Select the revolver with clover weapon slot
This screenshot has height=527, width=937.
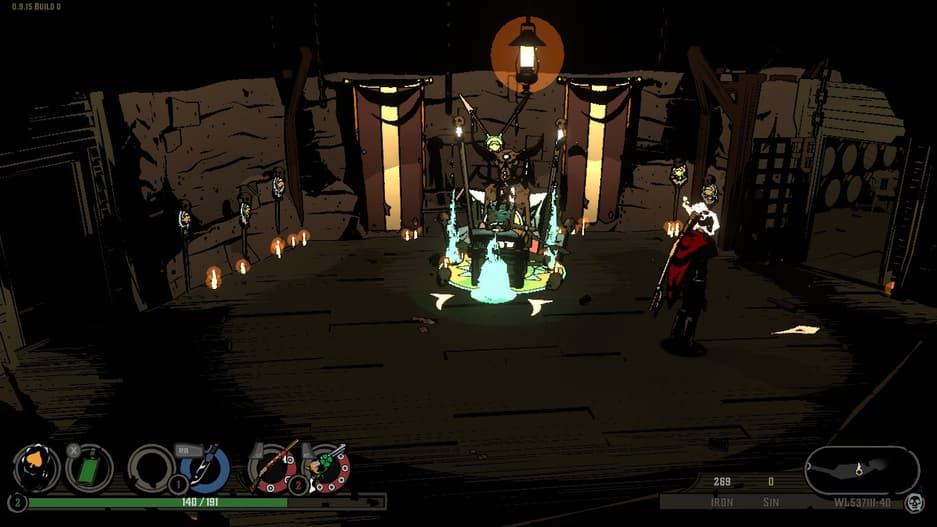pyautogui.click(x=327, y=468)
